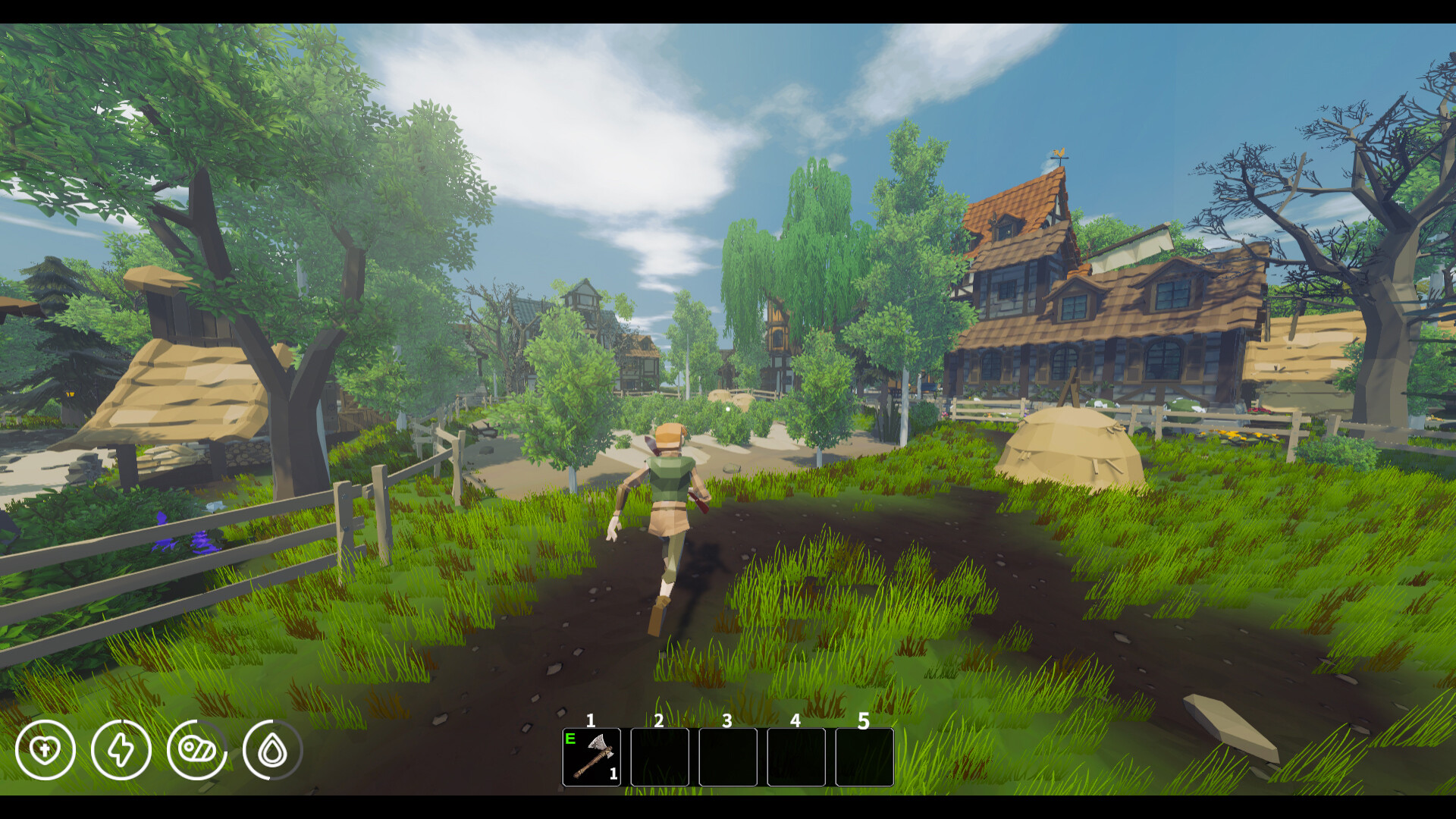The width and height of the screenshot is (1456, 819).
Task: Choose empty hotbar slot 3
Action: (728, 757)
